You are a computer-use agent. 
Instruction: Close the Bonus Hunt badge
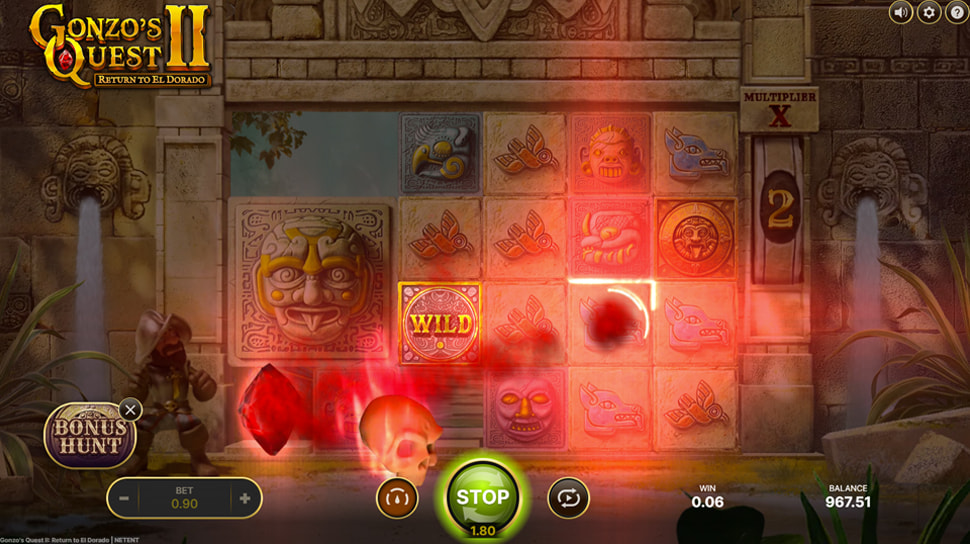pyautogui.click(x=130, y=409)
